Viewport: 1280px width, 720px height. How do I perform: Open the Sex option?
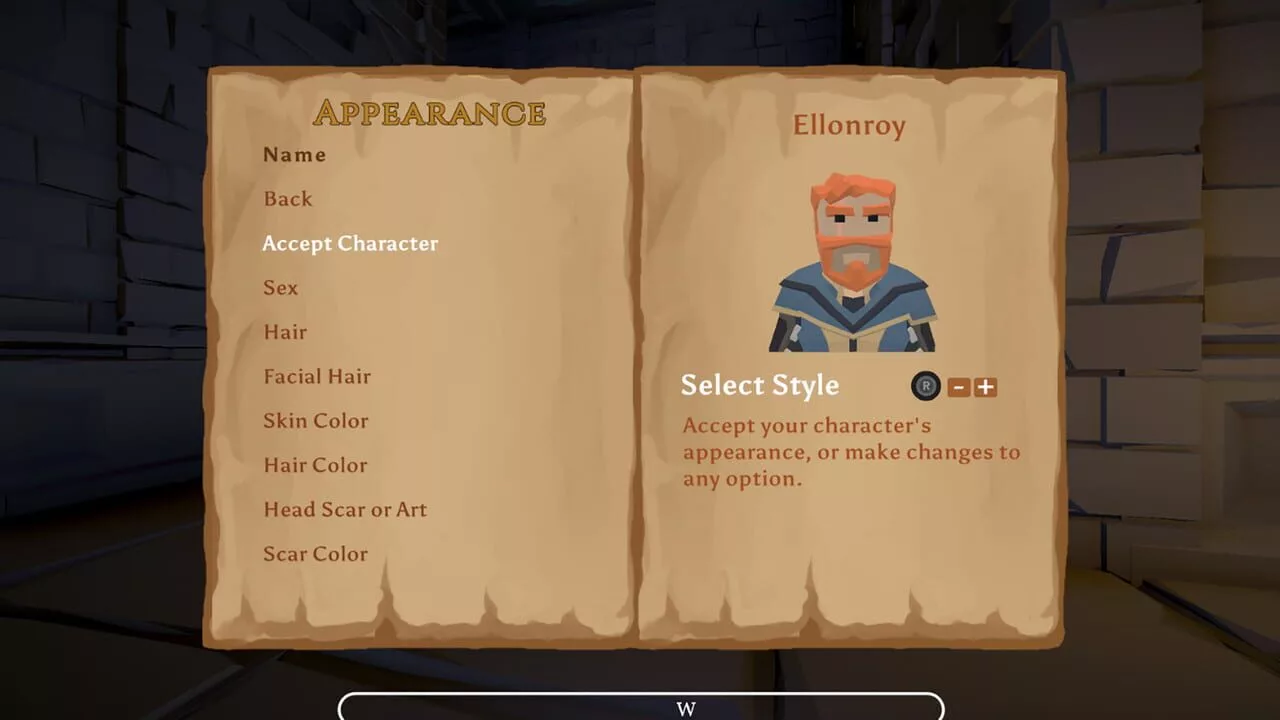pos(280,288)
